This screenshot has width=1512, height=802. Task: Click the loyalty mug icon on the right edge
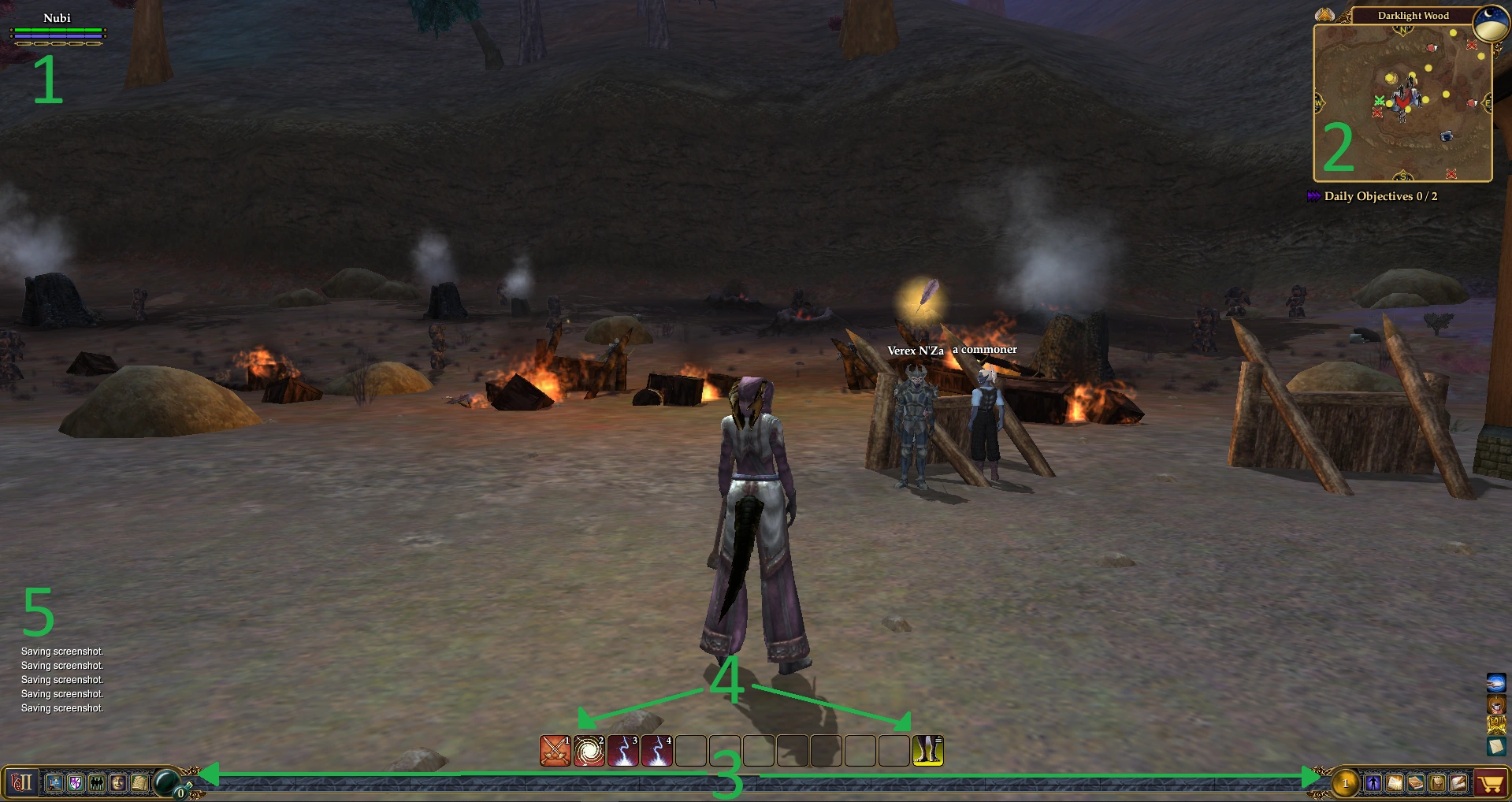click(x=1496, y=704)
